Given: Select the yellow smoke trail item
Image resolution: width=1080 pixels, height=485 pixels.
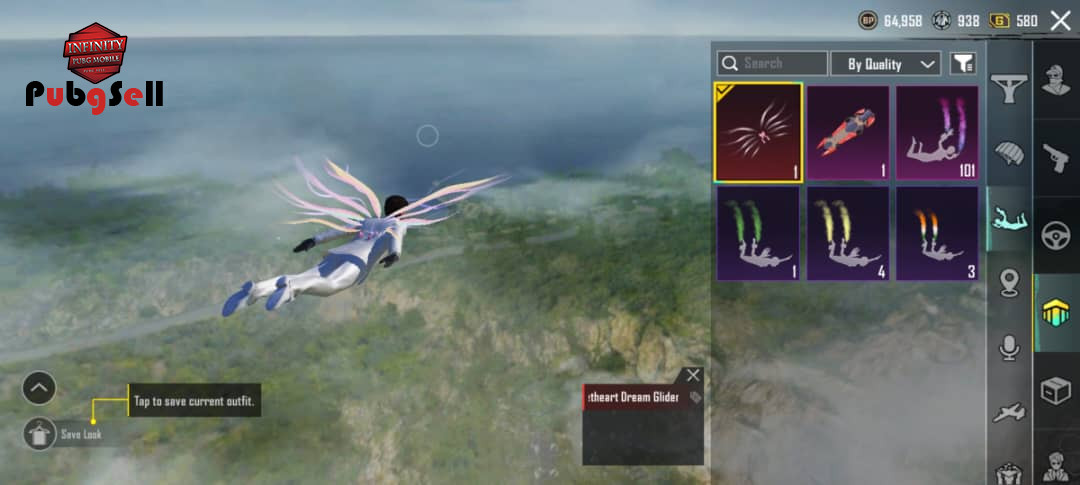Looking at the screenshot, I should coord(848,233).
